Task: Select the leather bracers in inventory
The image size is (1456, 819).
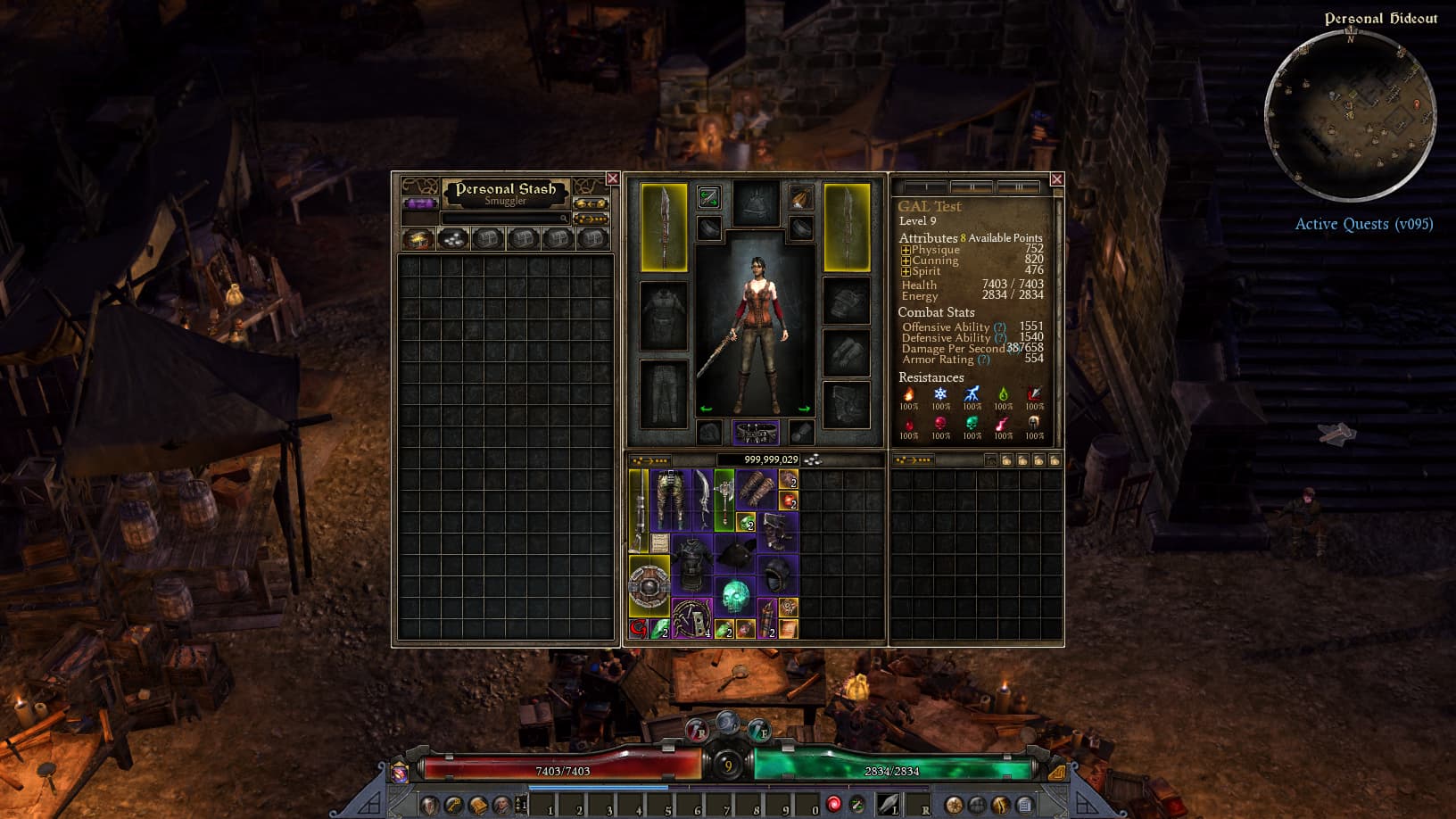Action: pyautogui.click(x=756, y=490)
